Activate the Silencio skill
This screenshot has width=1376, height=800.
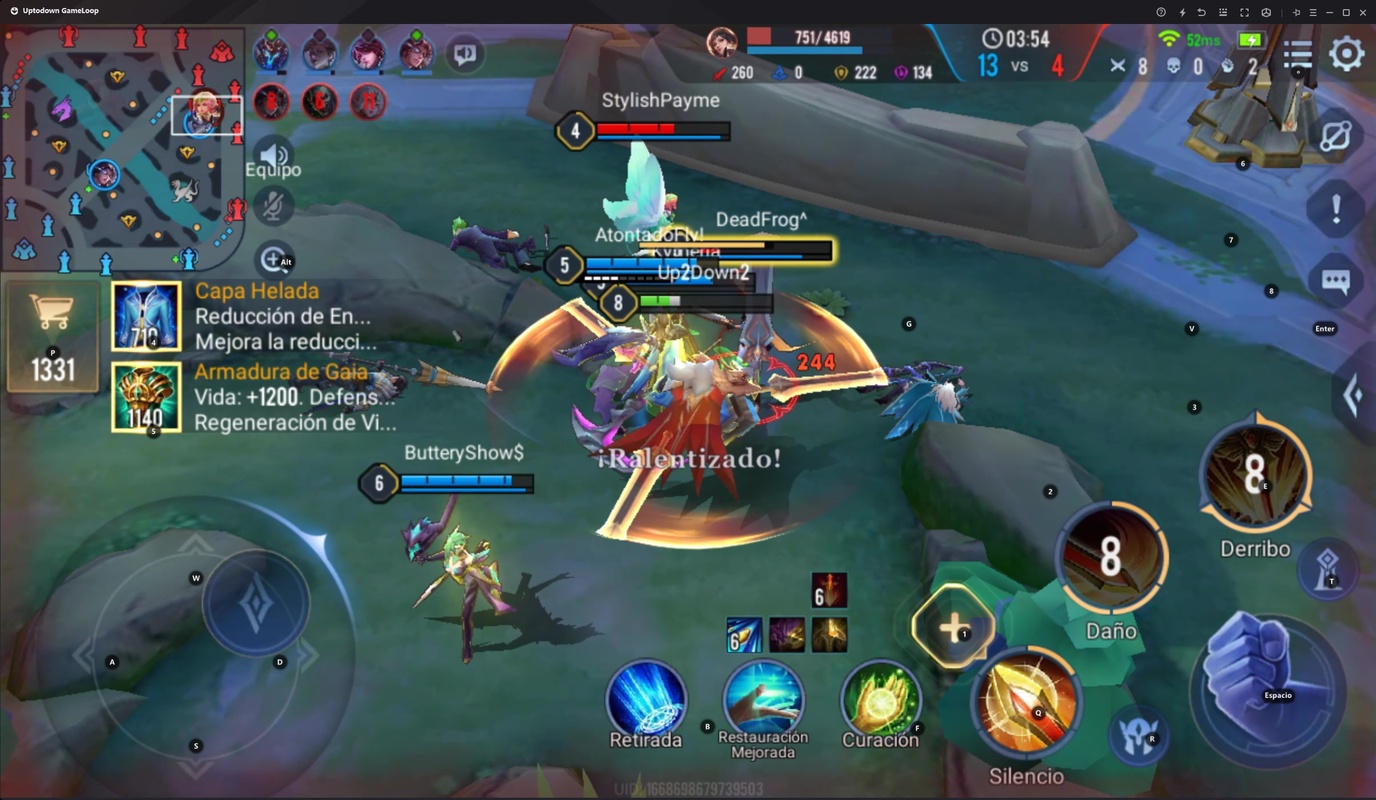click(1026, 705)
